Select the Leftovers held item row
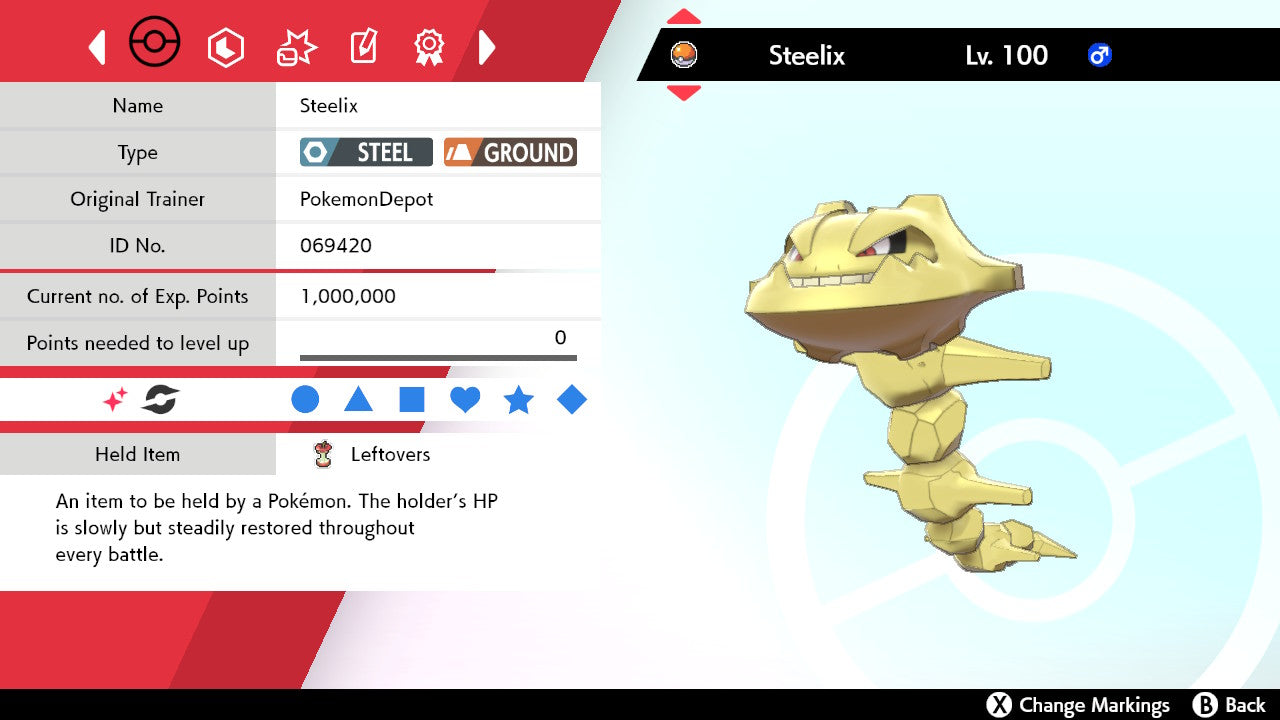Screen dimensions: 1280x720 click(x=390, y=454)
